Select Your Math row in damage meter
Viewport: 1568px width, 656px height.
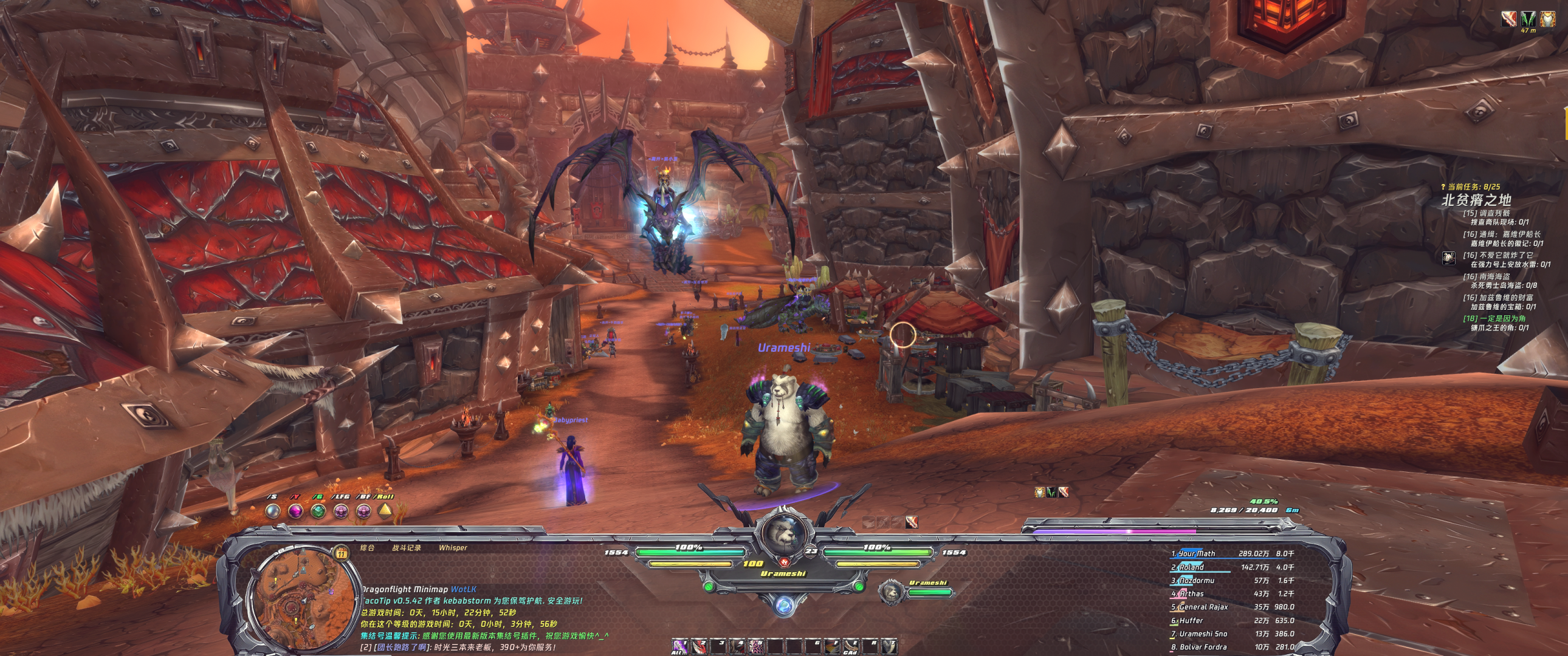[x=1233, y=554]
